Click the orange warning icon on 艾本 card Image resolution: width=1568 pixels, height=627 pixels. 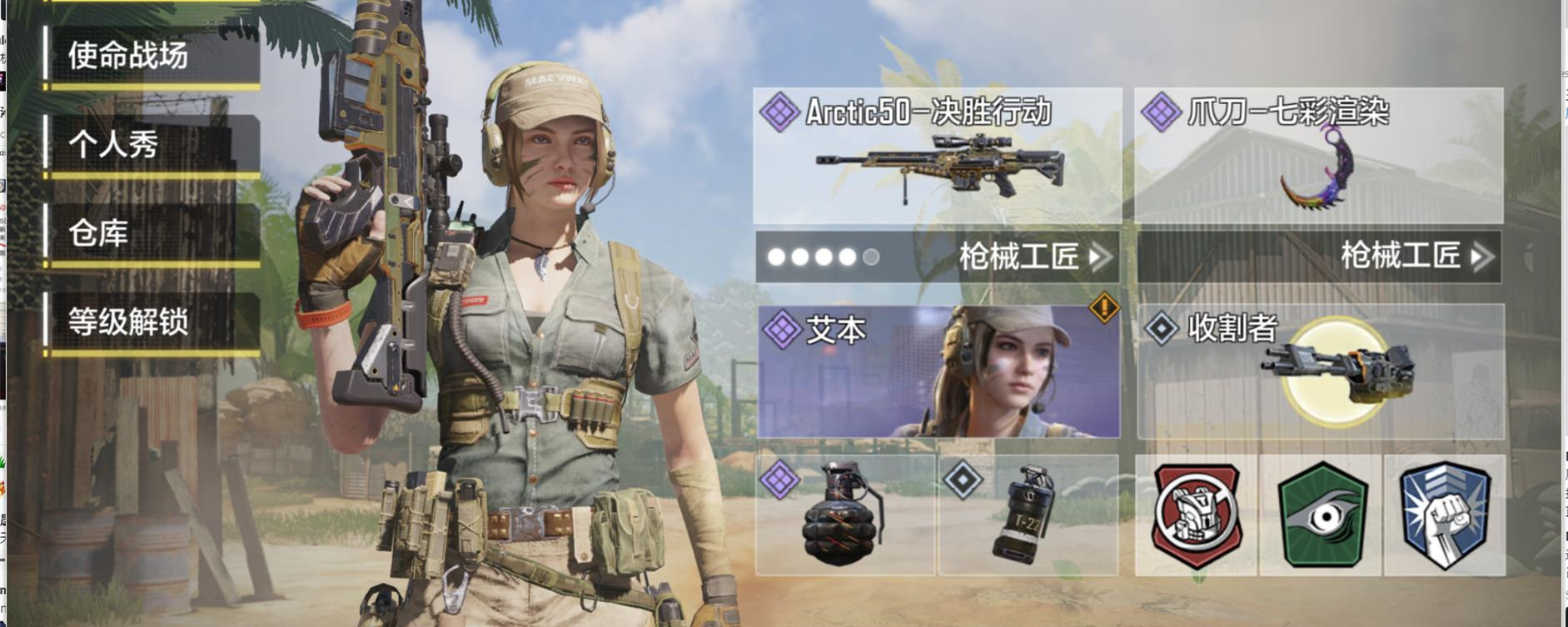tap(1104, 308)
